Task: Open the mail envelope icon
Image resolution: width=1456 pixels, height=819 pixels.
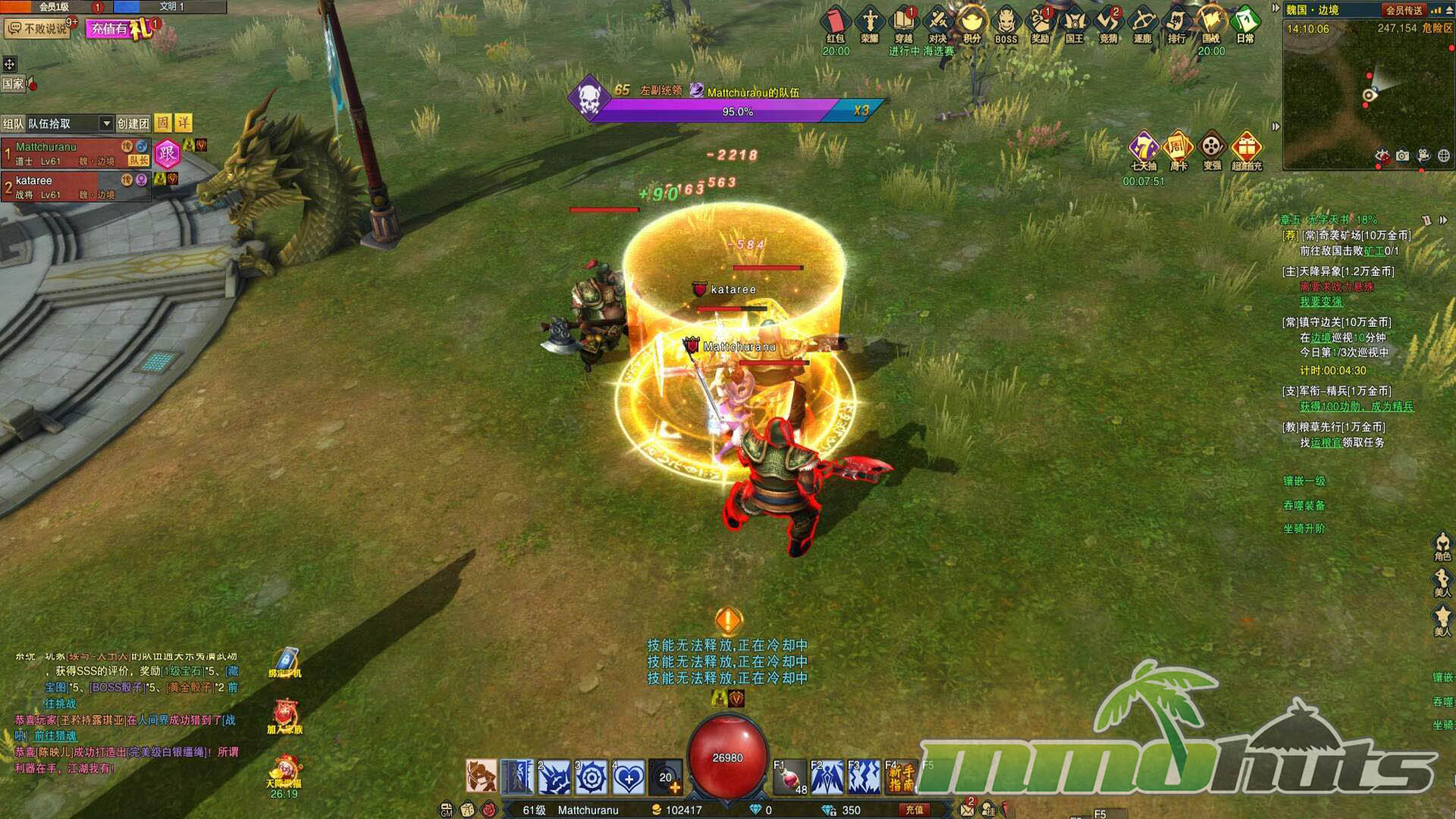Action: coord(968,809)
